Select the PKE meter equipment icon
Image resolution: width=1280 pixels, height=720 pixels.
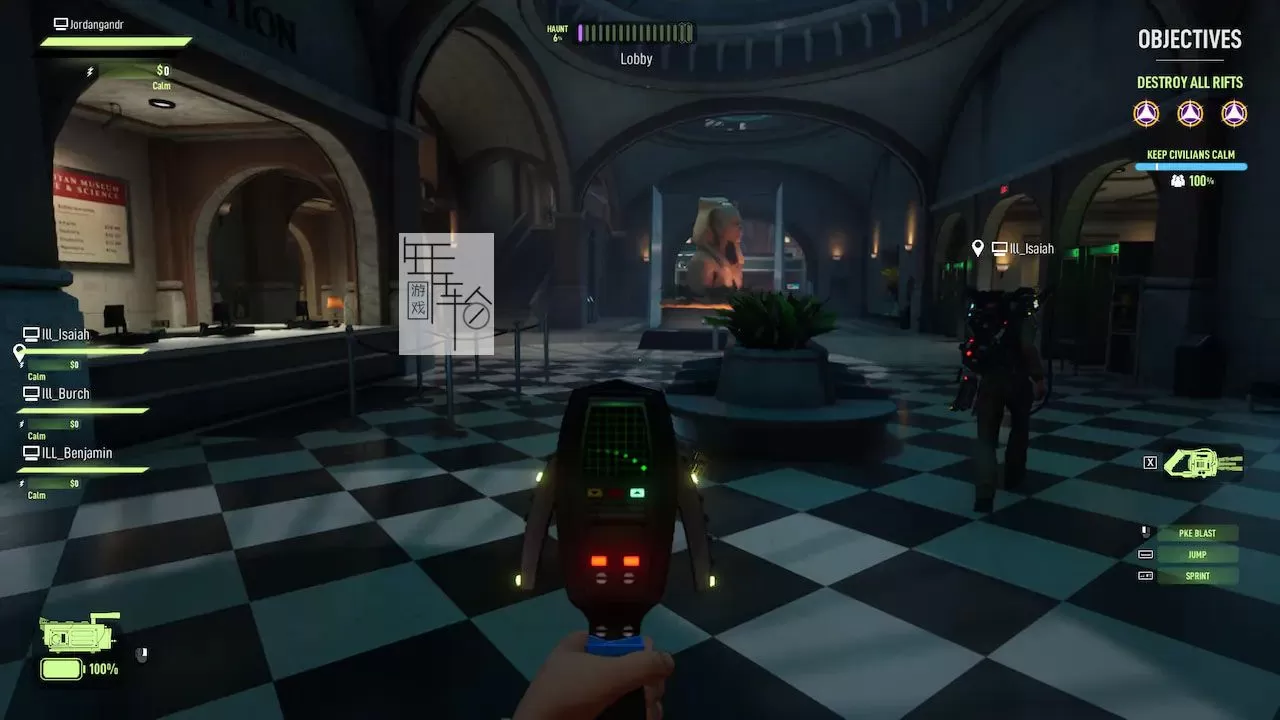tap(78, 635)
